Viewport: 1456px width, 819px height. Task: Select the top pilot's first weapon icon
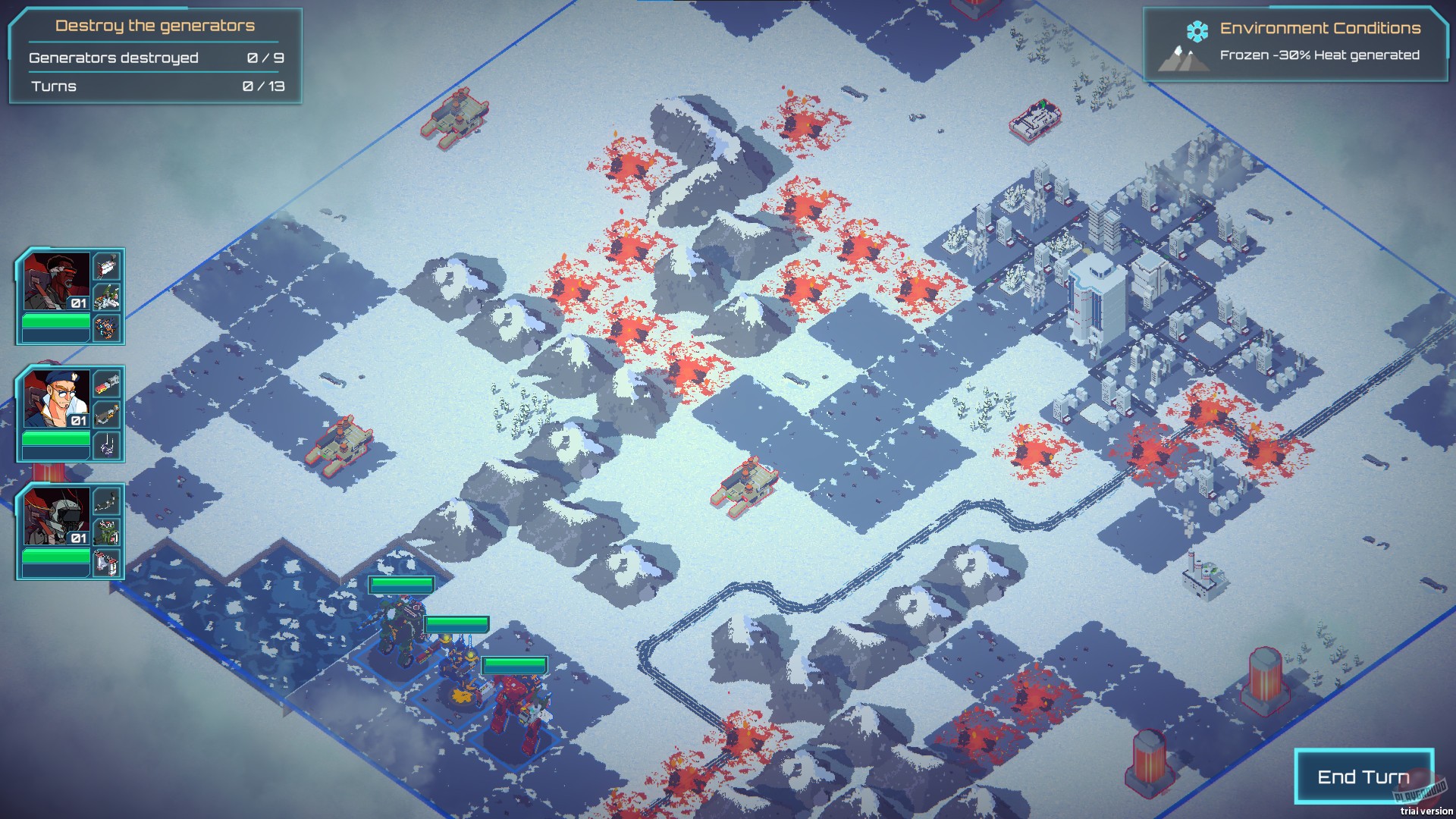coord(106,267)
